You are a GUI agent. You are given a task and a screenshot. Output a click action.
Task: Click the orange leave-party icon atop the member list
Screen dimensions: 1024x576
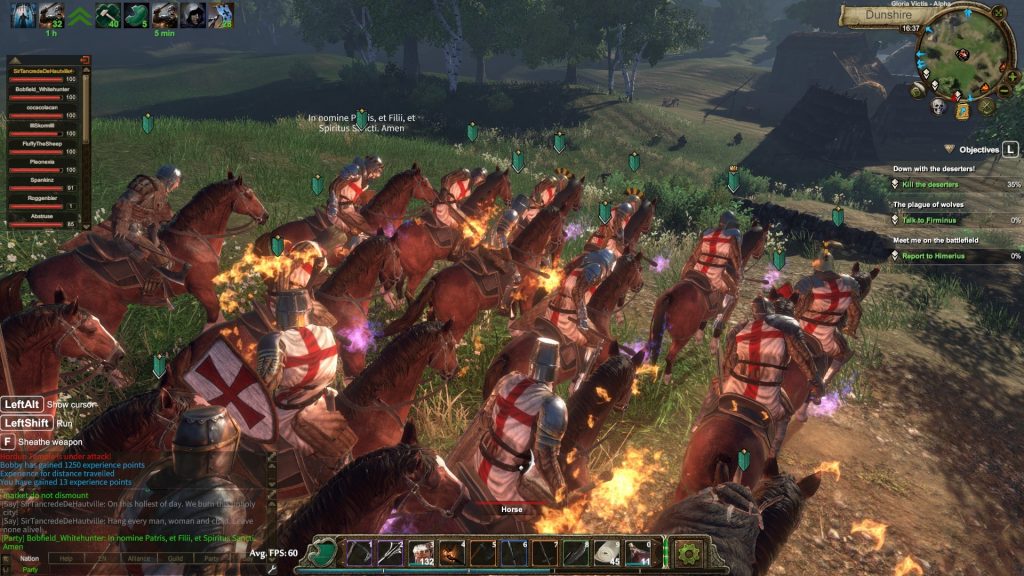(84, 60)
